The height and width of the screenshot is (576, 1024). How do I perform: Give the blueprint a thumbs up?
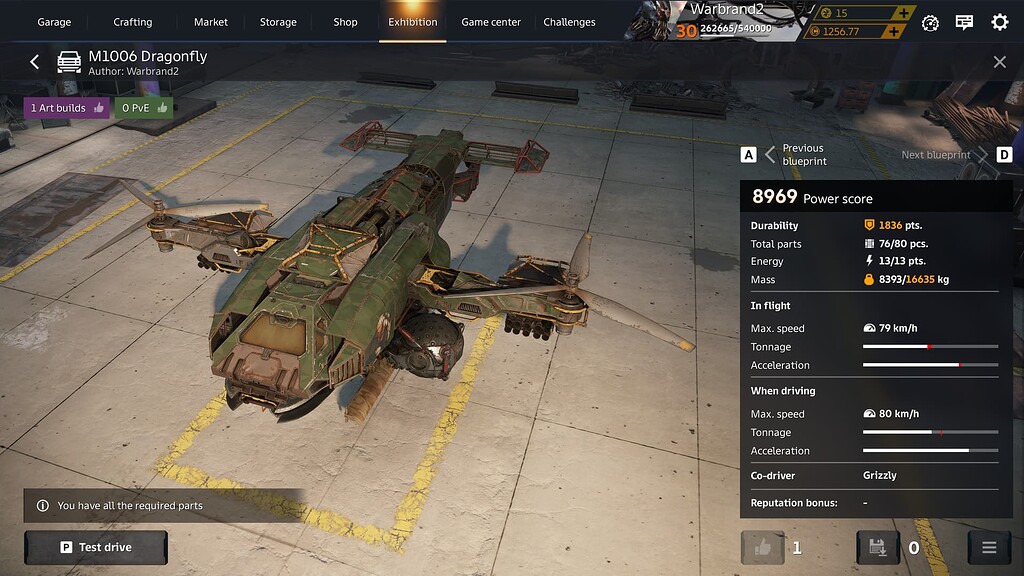[762, 547]
